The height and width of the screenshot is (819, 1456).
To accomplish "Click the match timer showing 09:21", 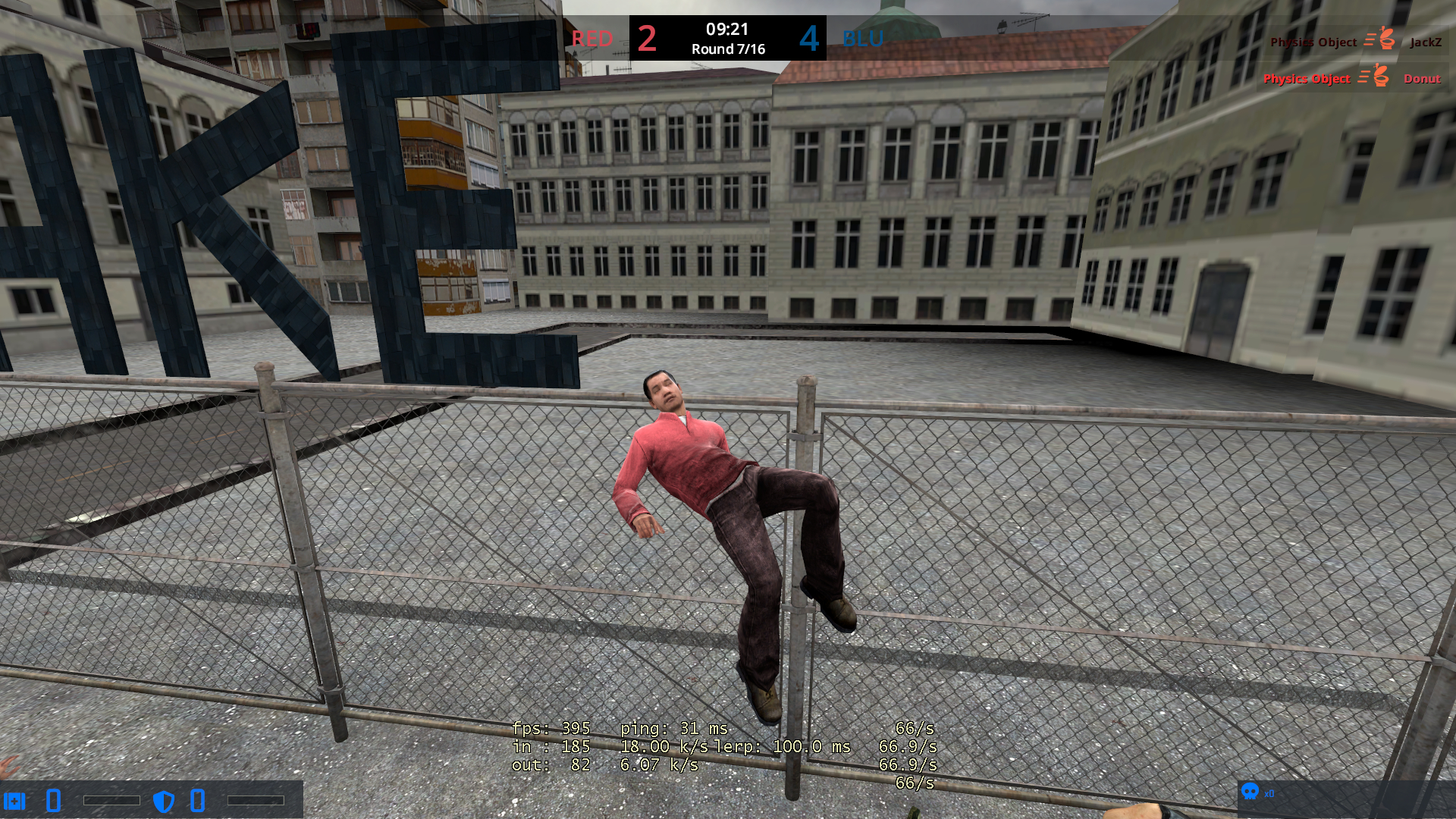I will (726, 30).
